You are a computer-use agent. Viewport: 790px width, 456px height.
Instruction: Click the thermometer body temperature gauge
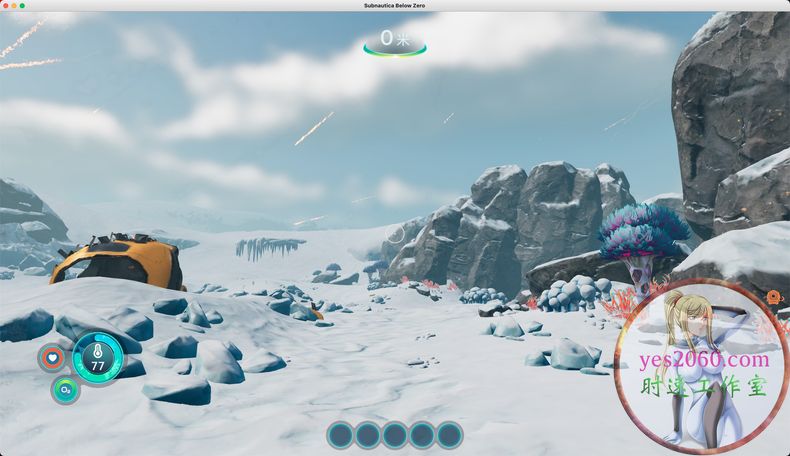pos(98,357)
